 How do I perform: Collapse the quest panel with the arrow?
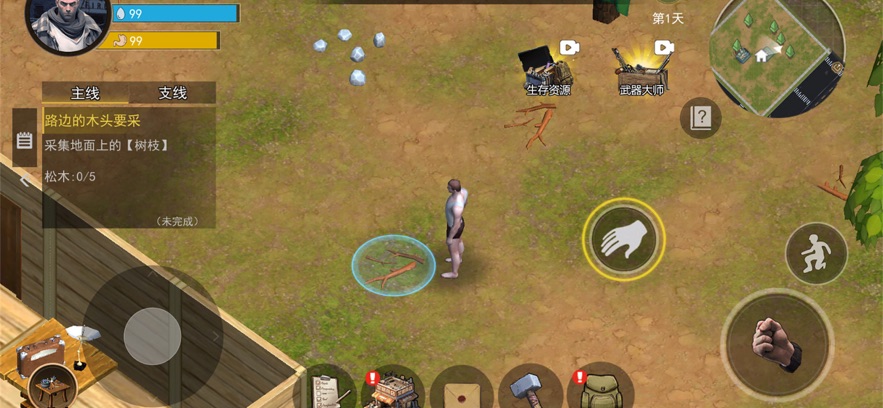coord(25,181)
